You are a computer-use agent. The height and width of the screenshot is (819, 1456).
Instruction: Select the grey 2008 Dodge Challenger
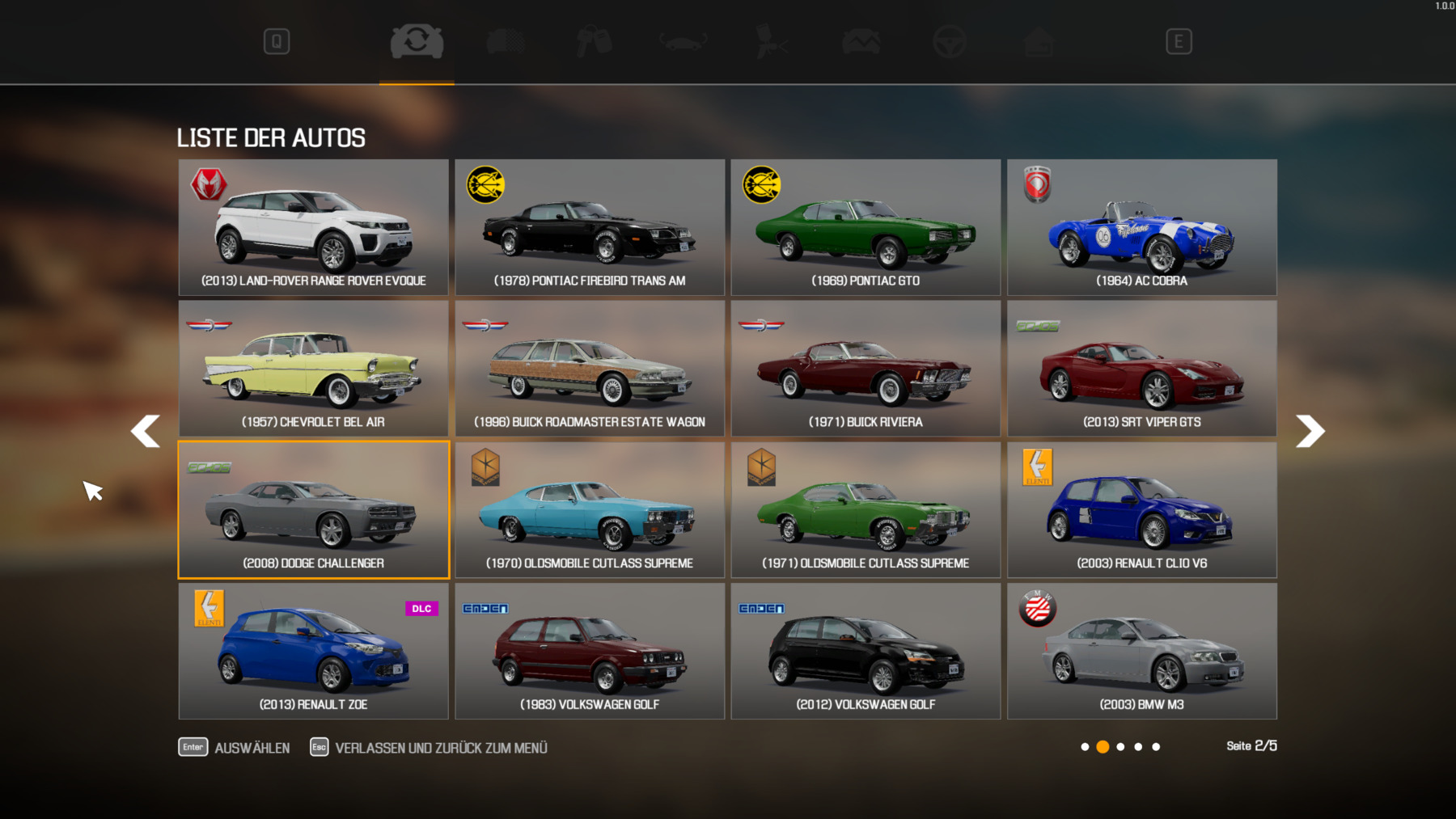coord(313,510)
